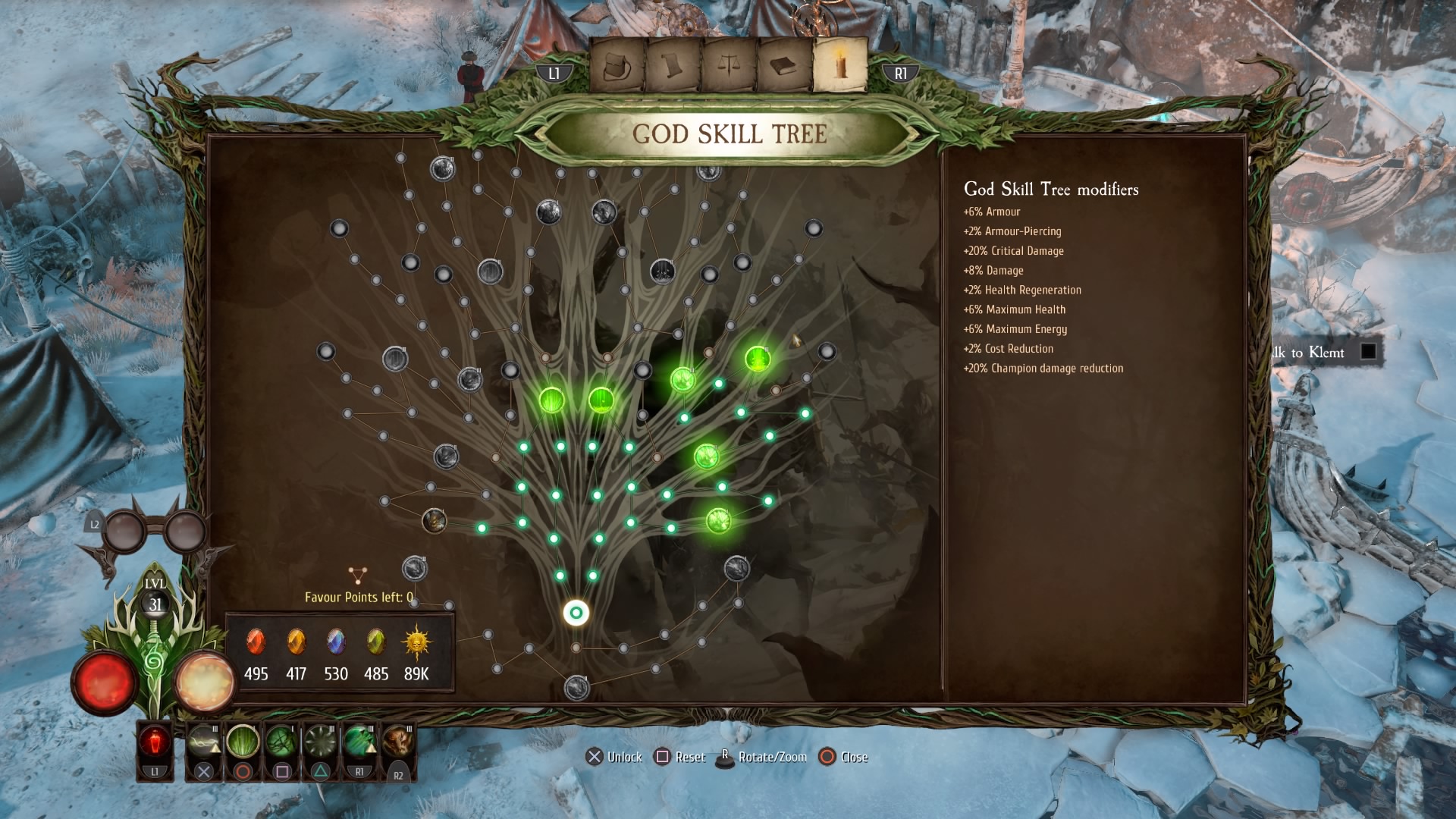Select the green grass skill on Circle
This screenshot has height=819, width=1456.
click(243, 741)
